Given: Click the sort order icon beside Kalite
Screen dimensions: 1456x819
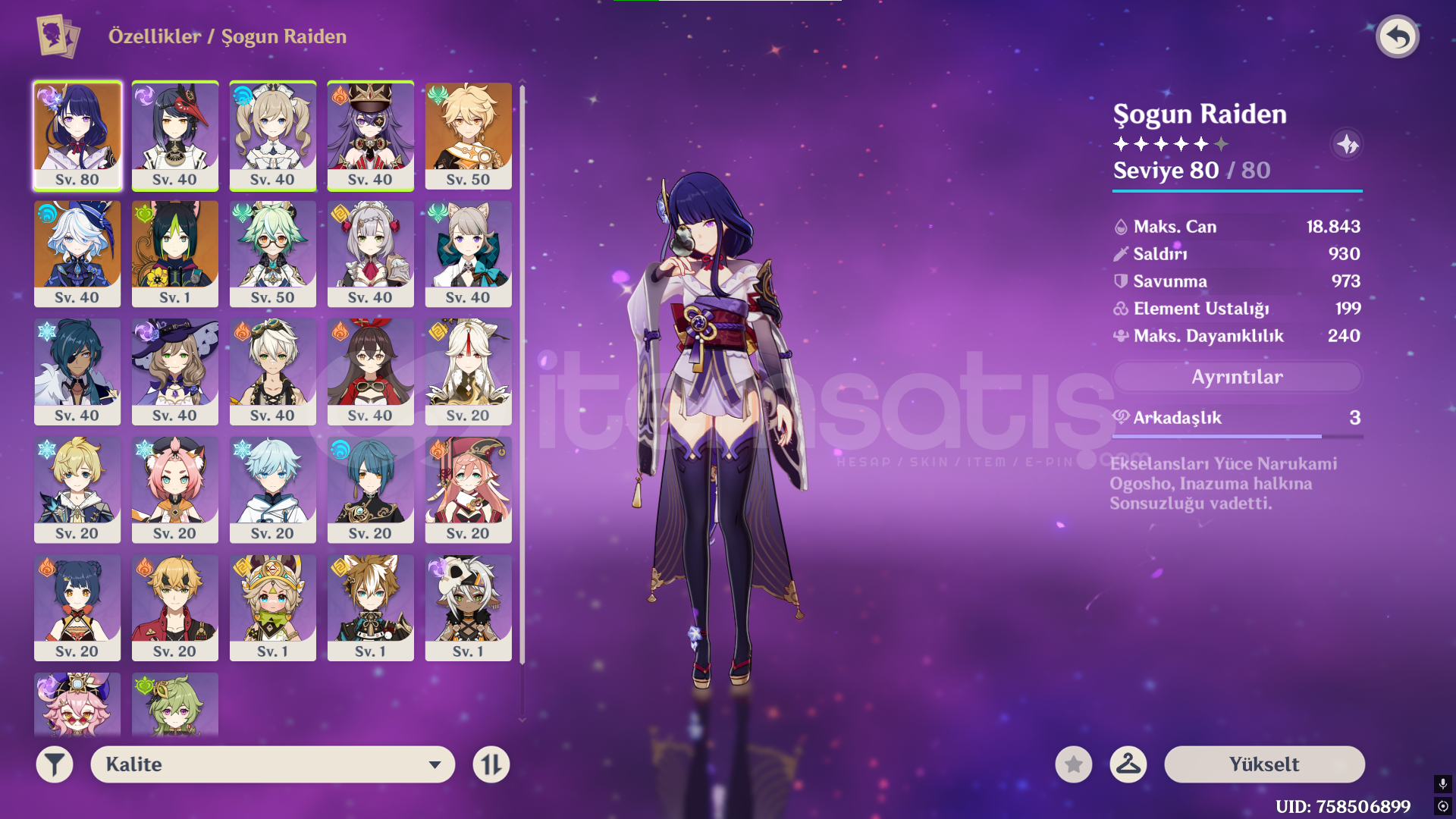Looking at the screenshot, I should [491, 764].
